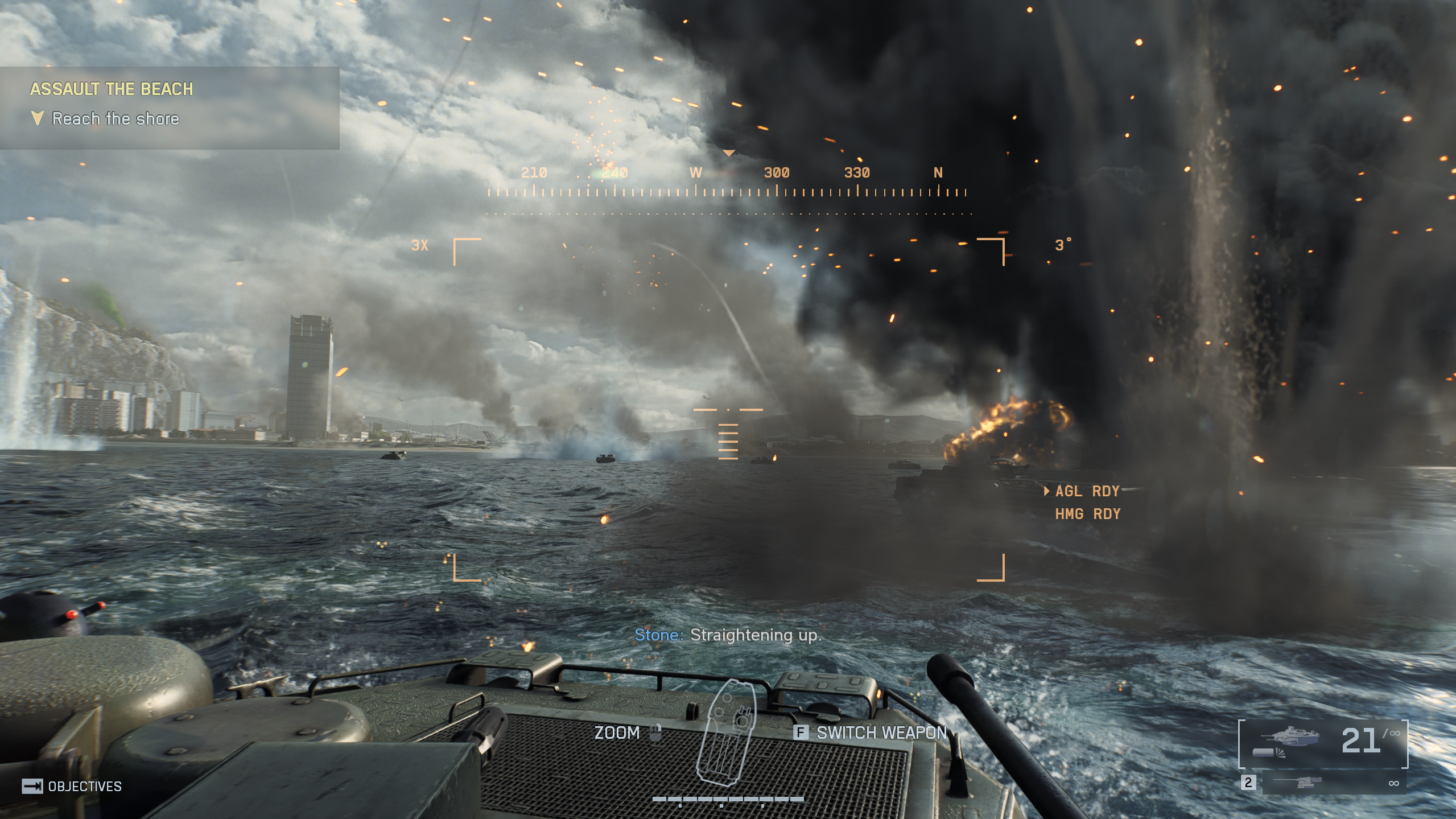Select the Assault the Beach objective tracker
1456x819 pixels.
[169, 108]
